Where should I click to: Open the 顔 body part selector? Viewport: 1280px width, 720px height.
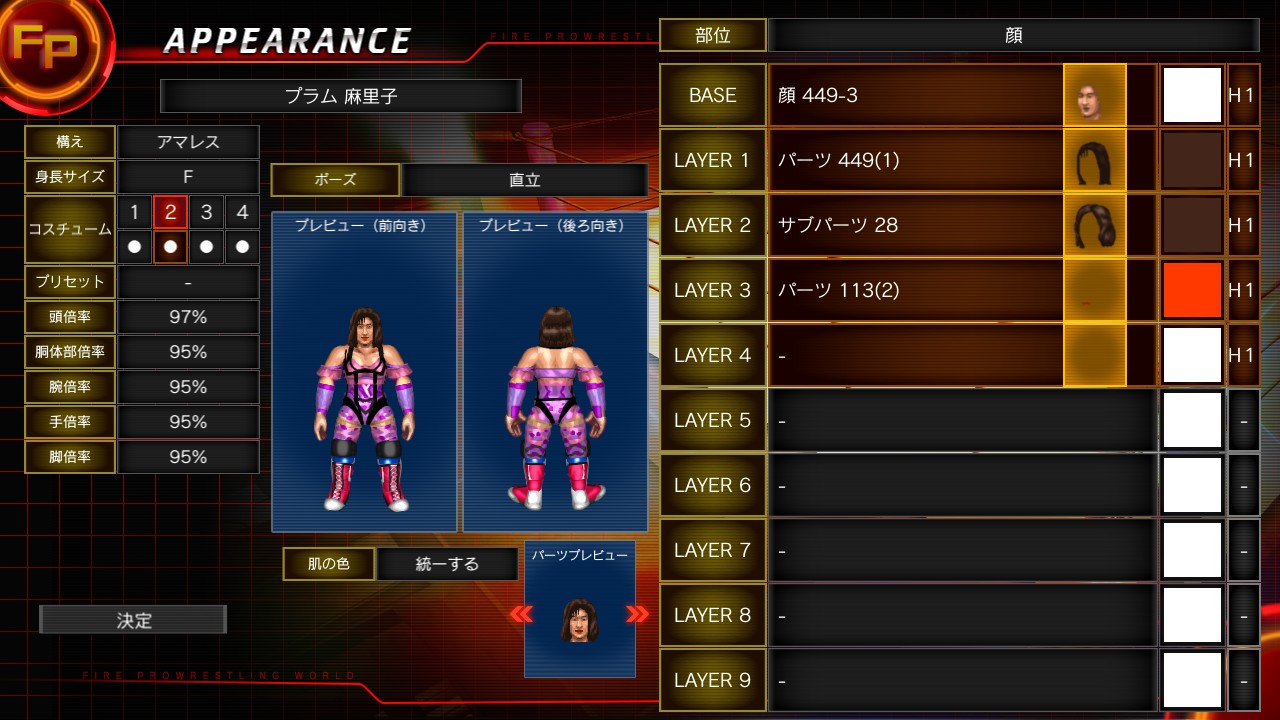tap(1014, 34)
